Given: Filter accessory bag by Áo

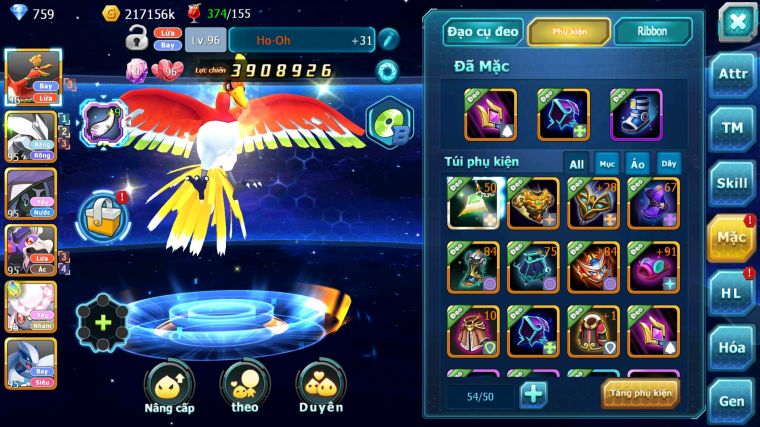Looking at the screenshot, I should [x=637, y=164].
